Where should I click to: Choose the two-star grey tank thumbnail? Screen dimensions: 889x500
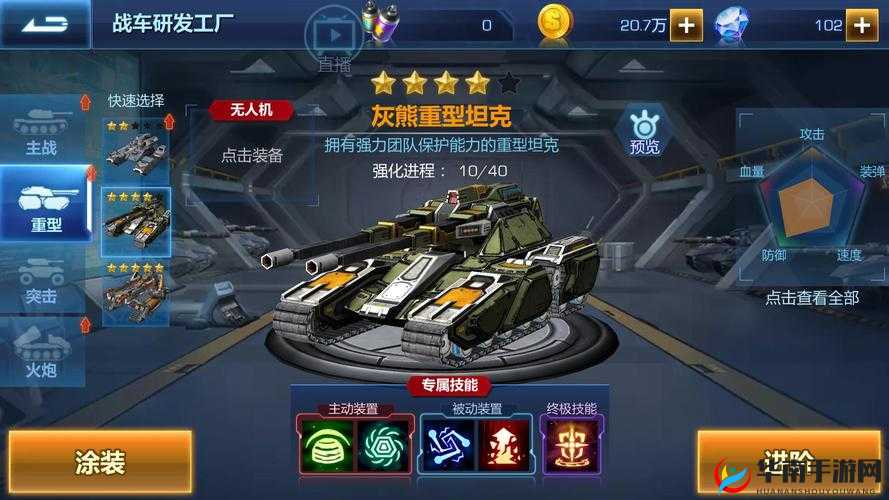click(x=136, y=145)
